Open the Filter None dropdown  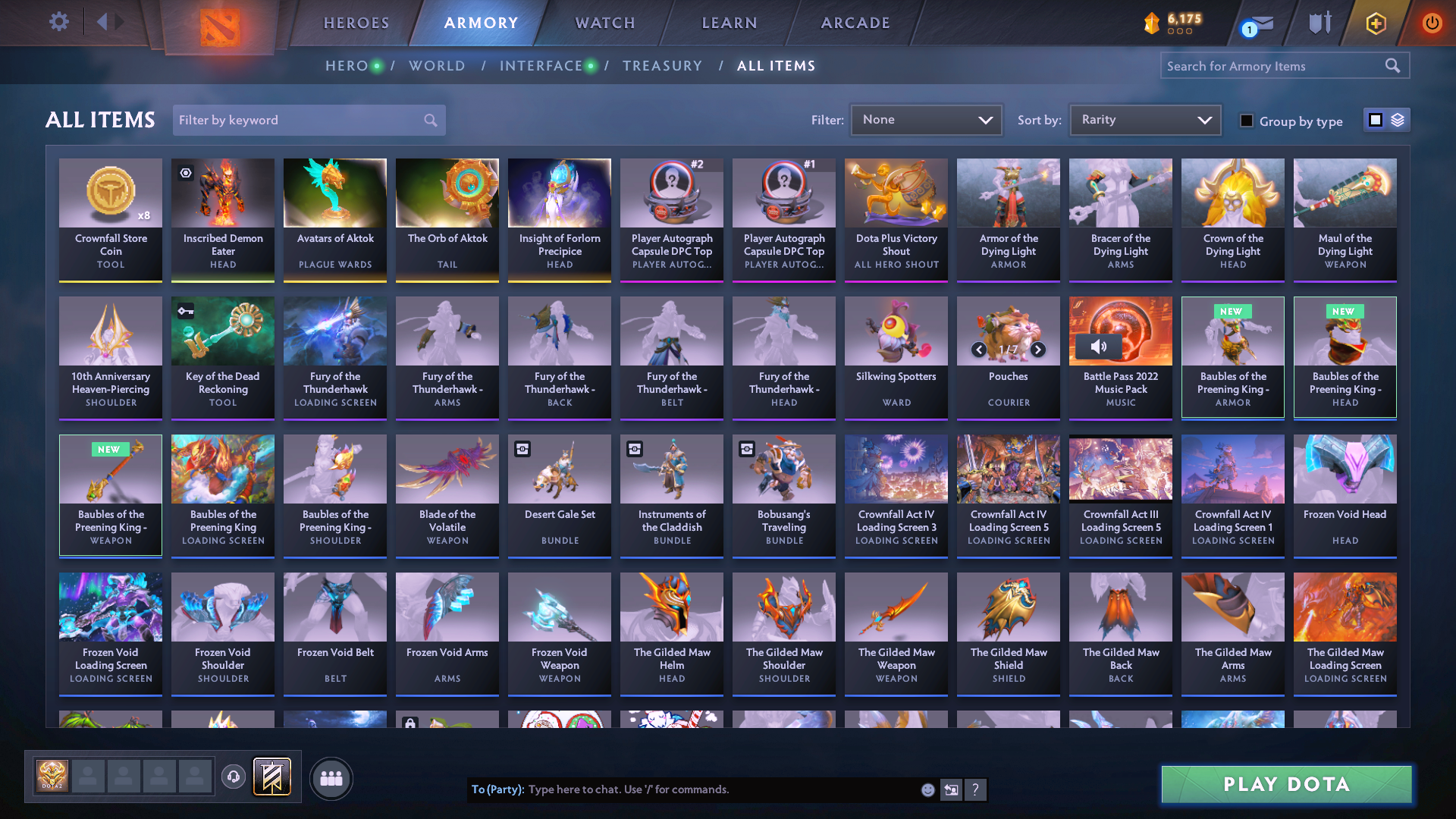pos(926,119)
